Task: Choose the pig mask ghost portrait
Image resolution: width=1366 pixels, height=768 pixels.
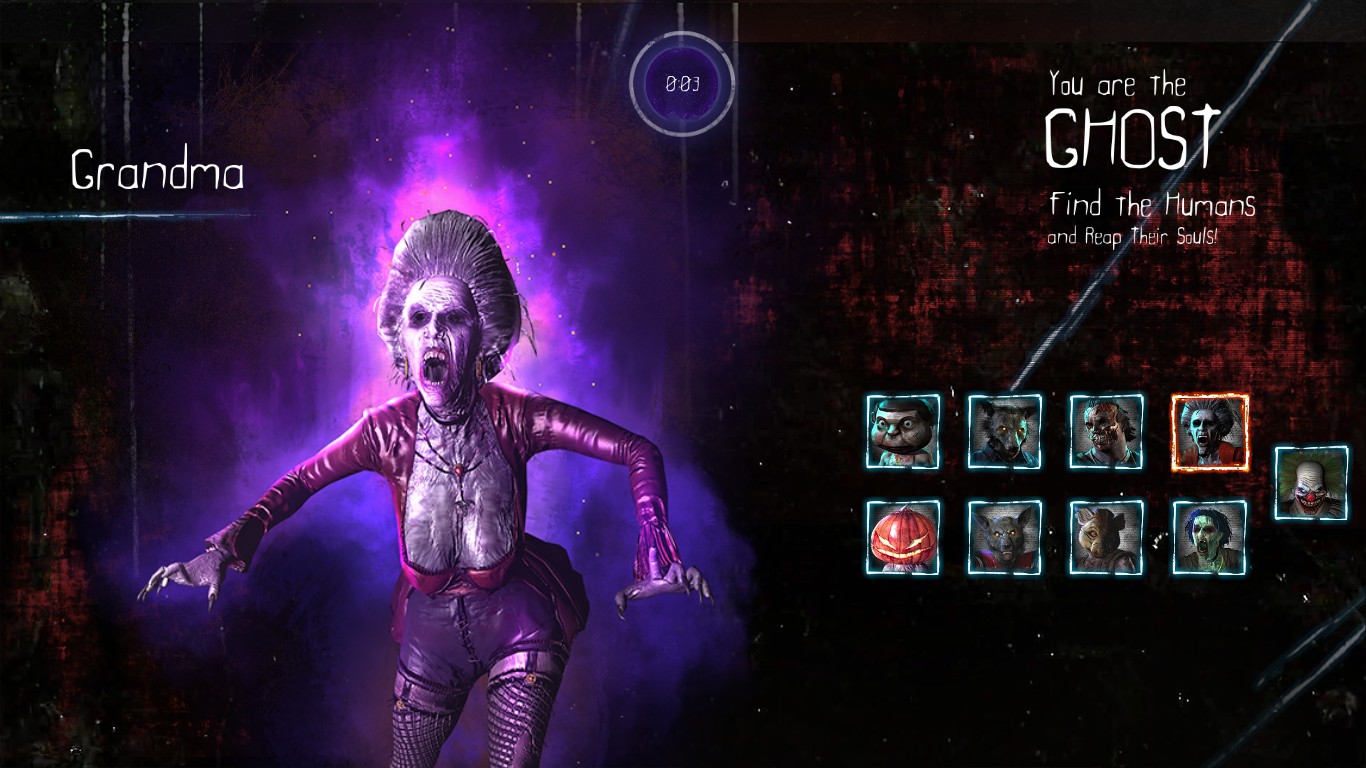Action: click(1107, 537)
